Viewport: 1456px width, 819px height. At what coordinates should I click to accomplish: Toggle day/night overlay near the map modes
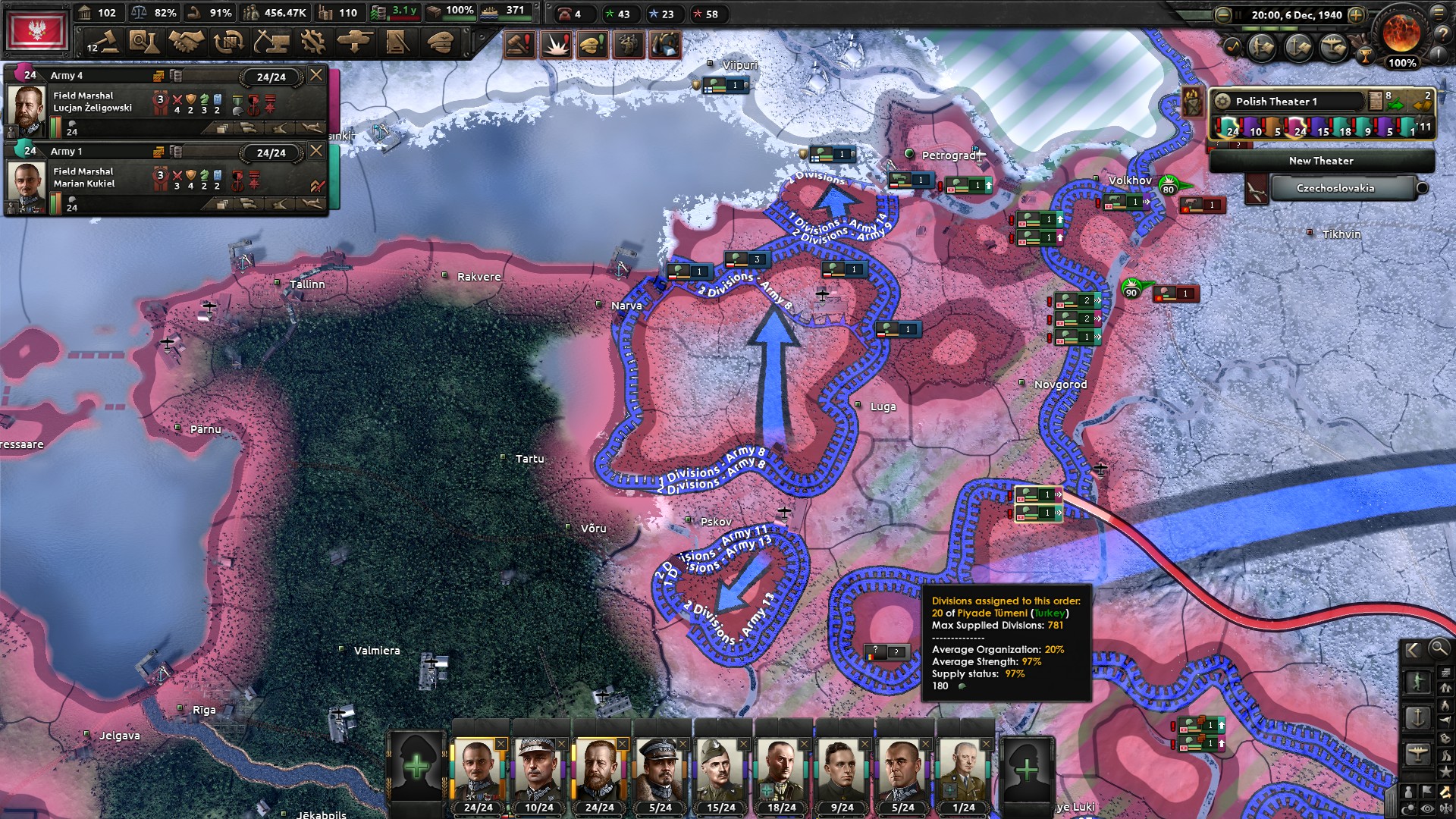tap(1409, 807)
